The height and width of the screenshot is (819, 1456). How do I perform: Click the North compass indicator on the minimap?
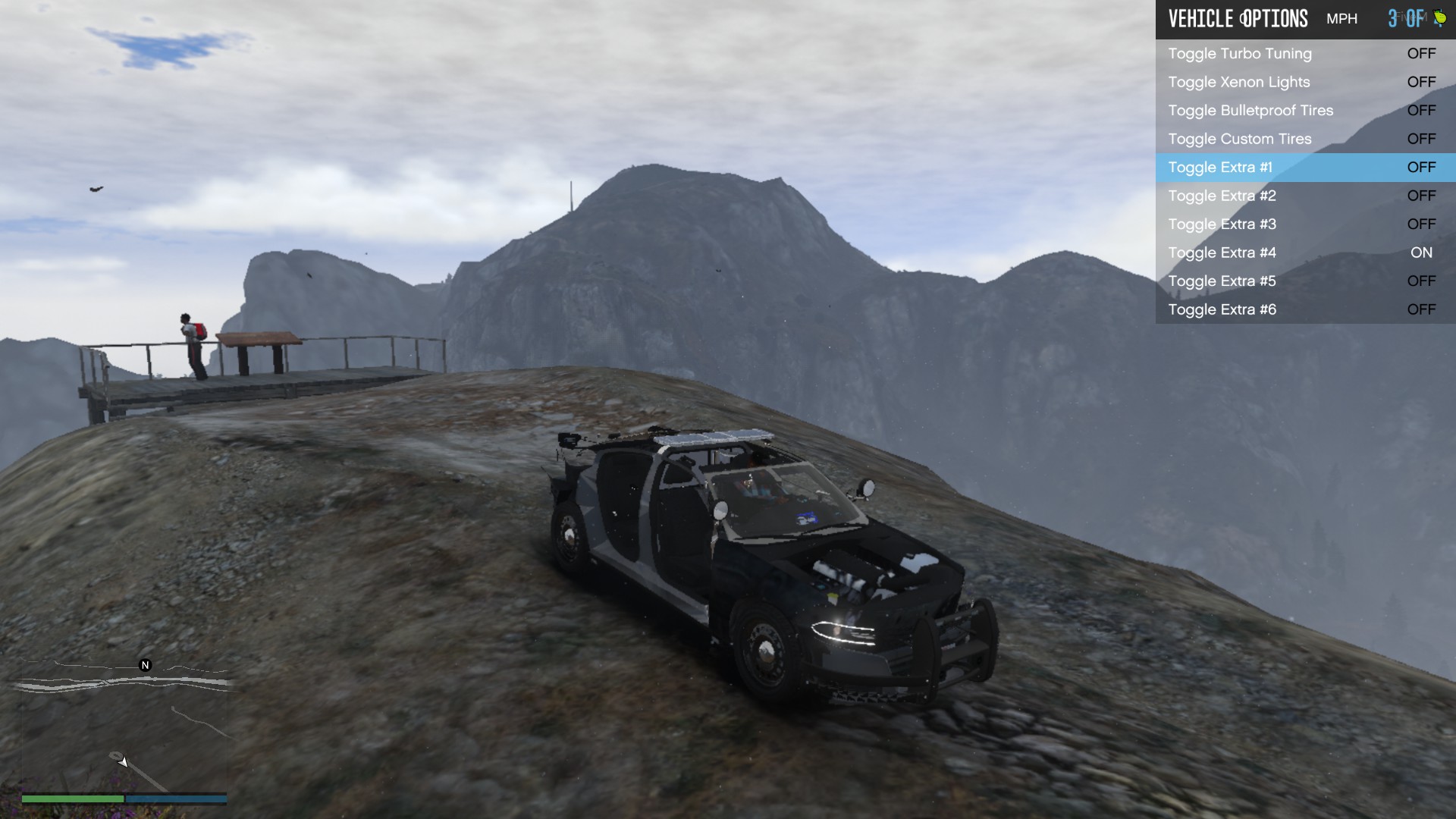click(x=144, y=665)
